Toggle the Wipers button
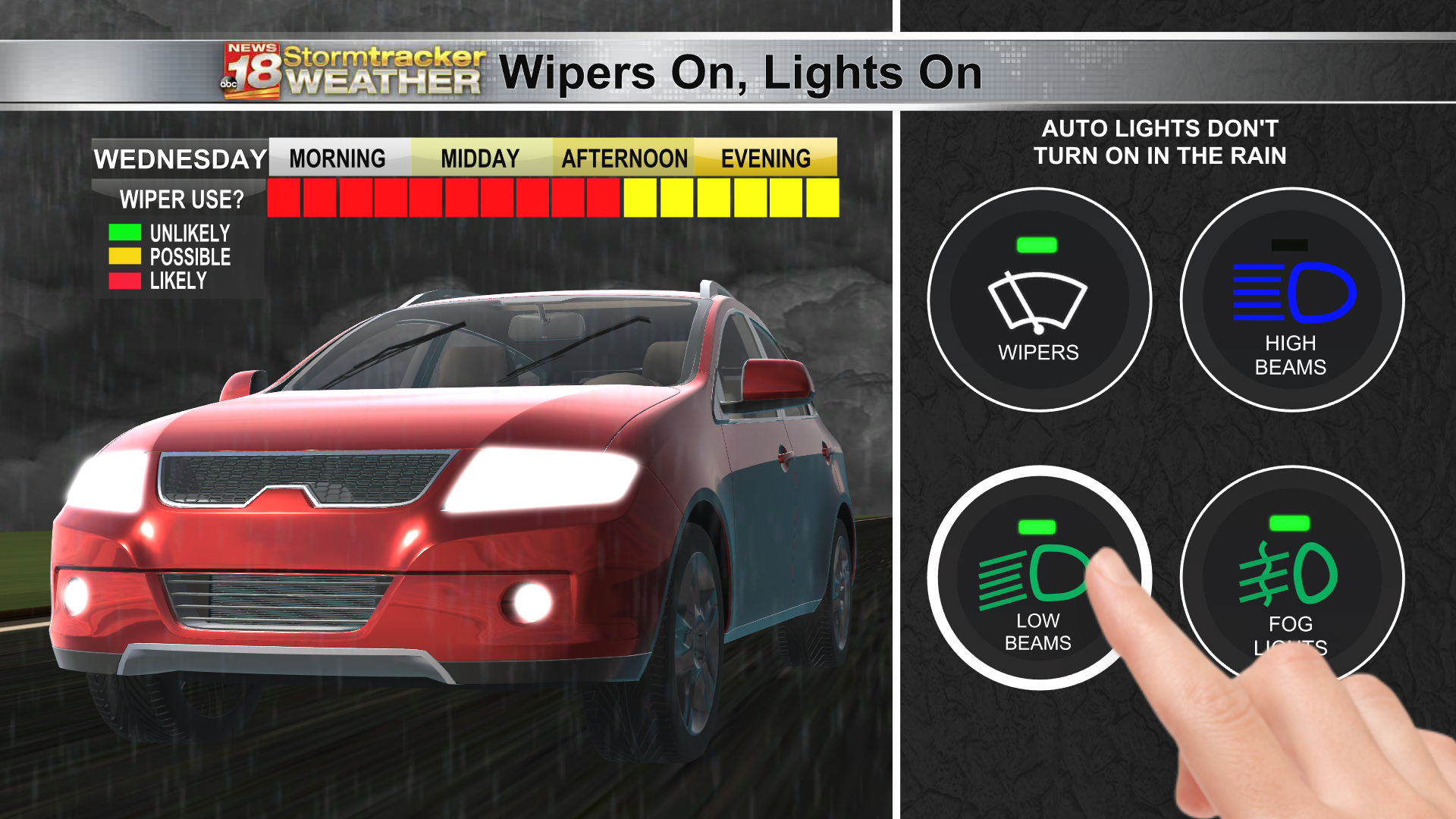1456x819 pixels. tap(1039, 300)
